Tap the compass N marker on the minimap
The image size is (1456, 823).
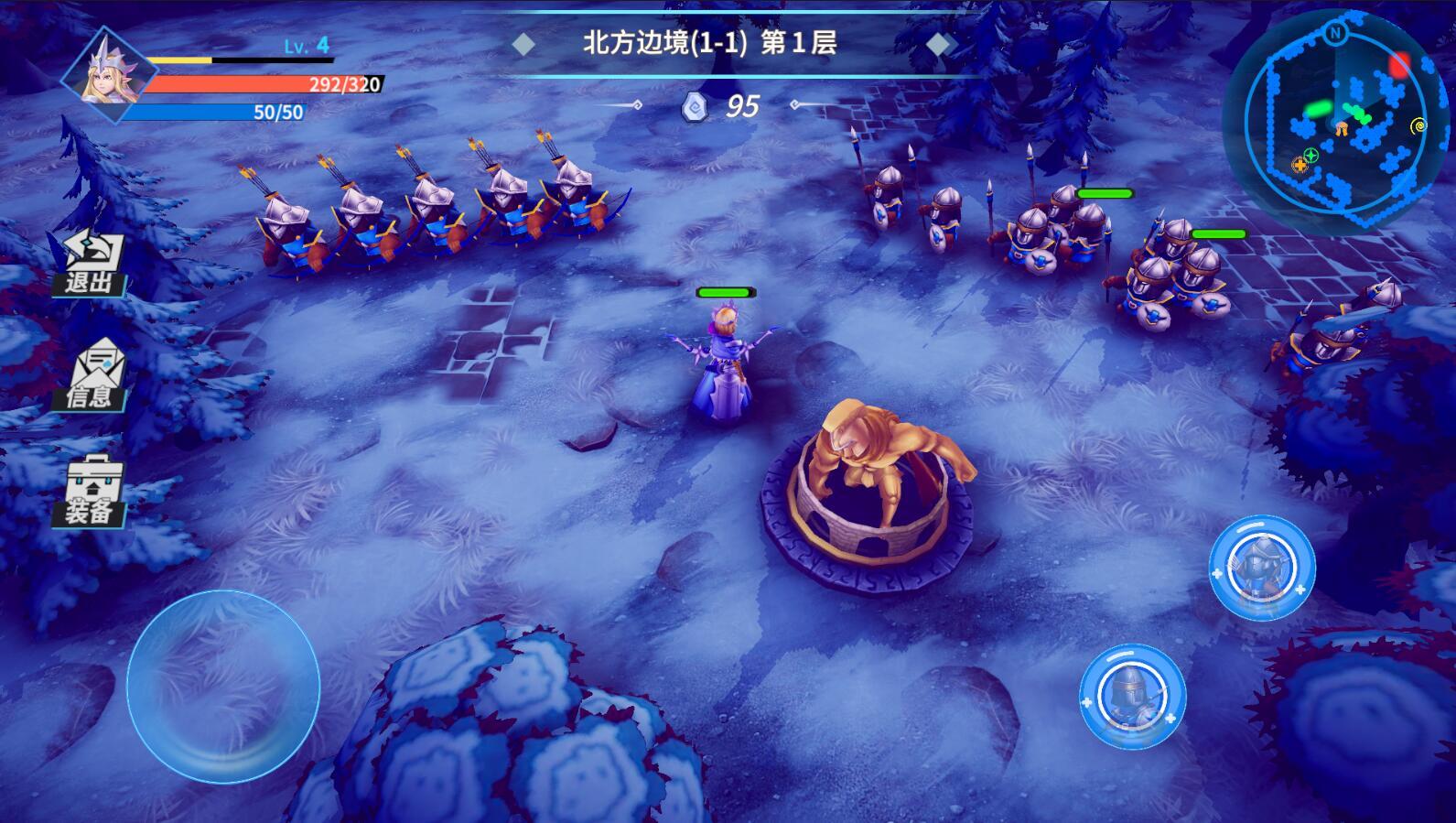click(x=1335, y=35)
